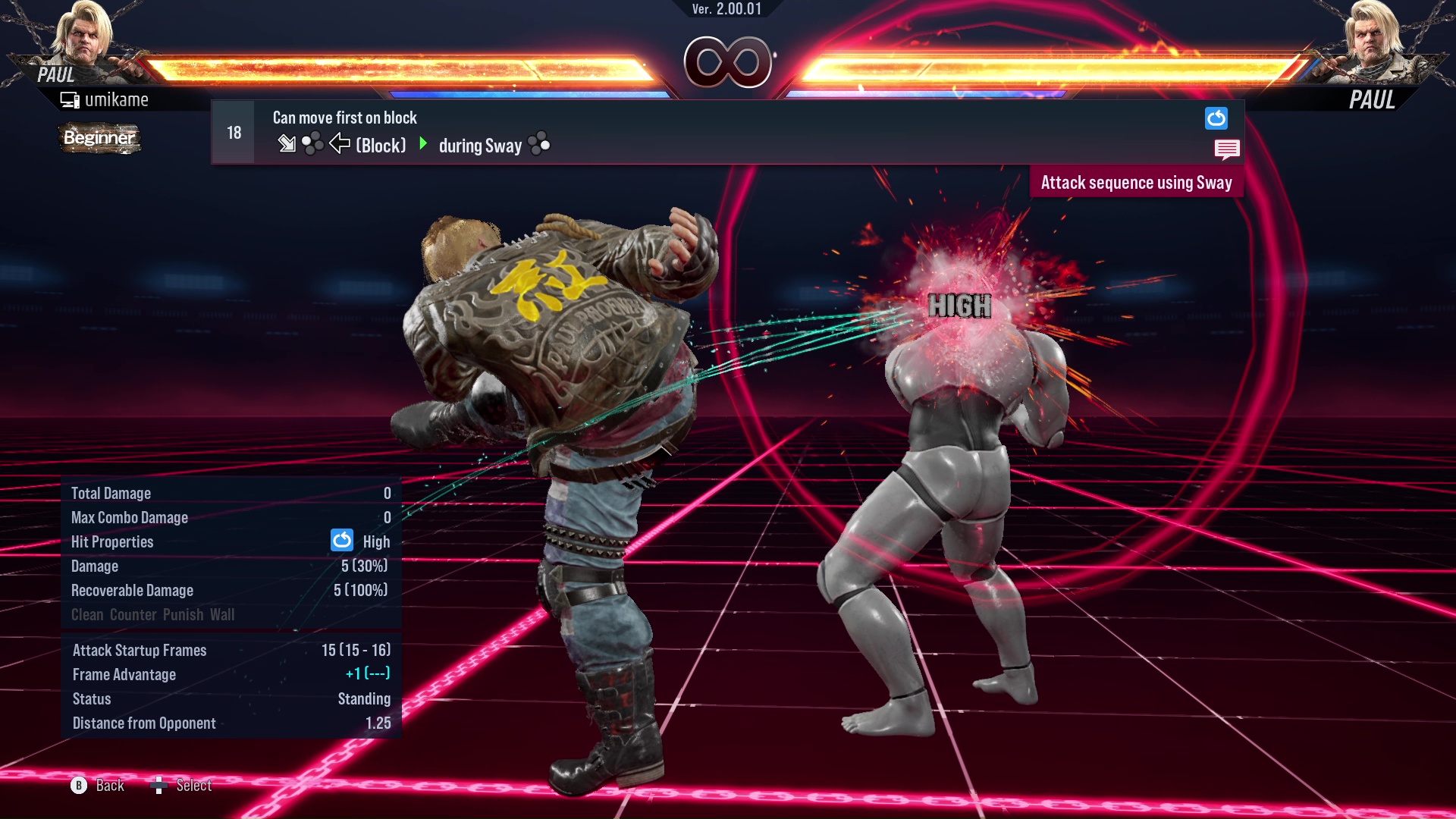Image resolution: width=1456 pixels, height=819 pixels.
Task: Open the Beginner rank emblem menu
Action: click(99, 139)
